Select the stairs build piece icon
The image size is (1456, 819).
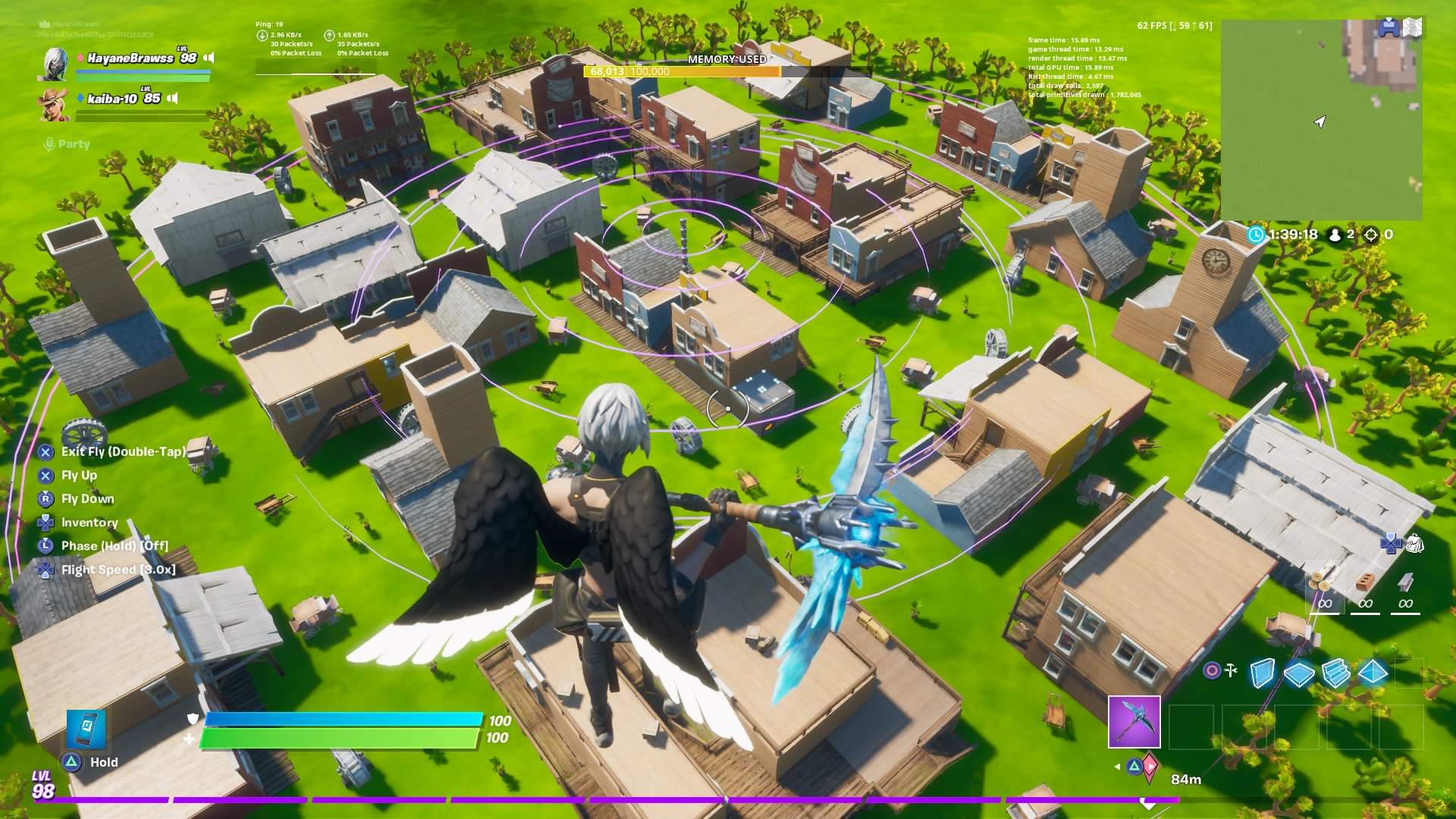(1335, 673)
